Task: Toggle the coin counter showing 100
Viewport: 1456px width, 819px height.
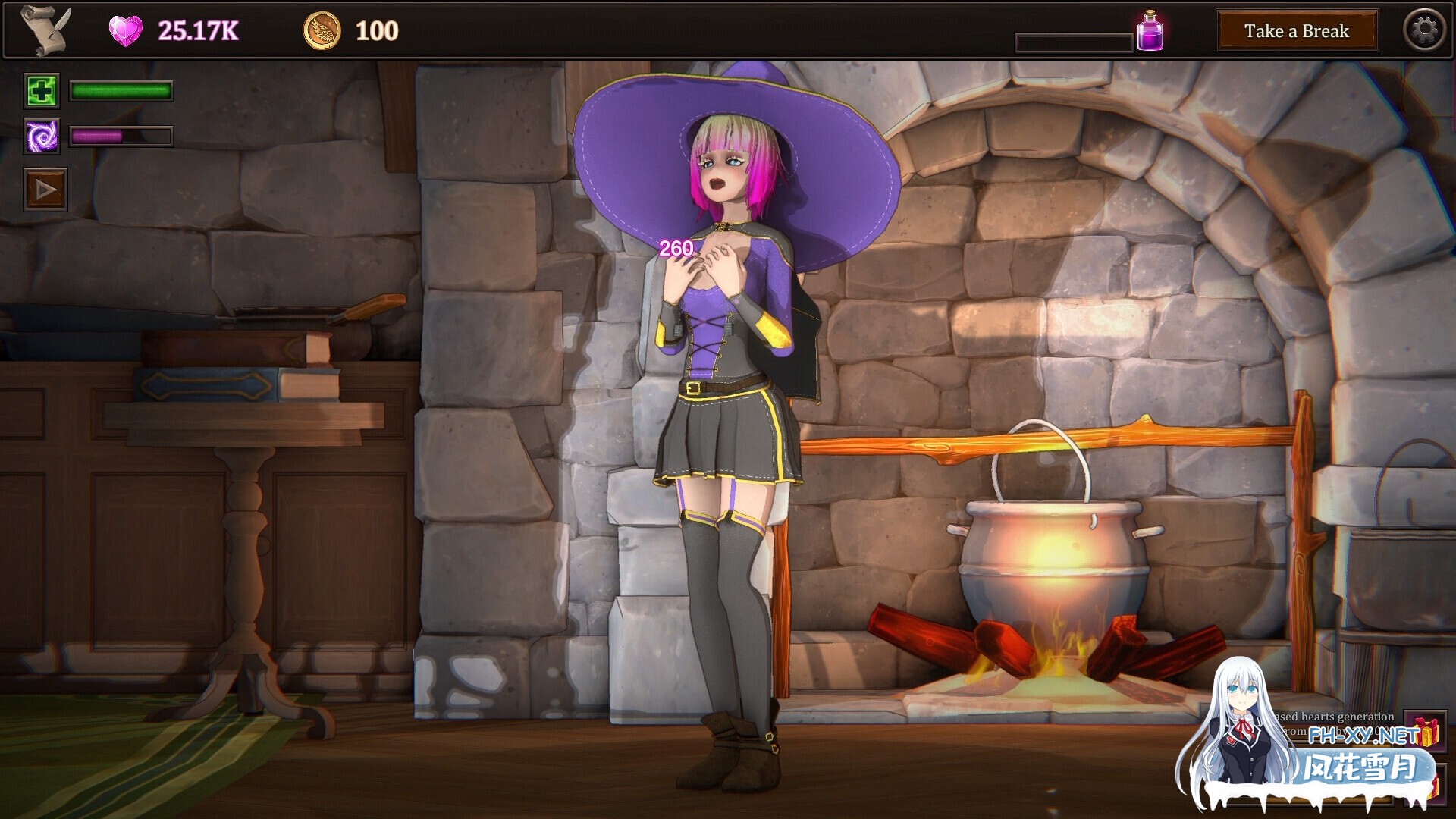Action: coord(376,30)
